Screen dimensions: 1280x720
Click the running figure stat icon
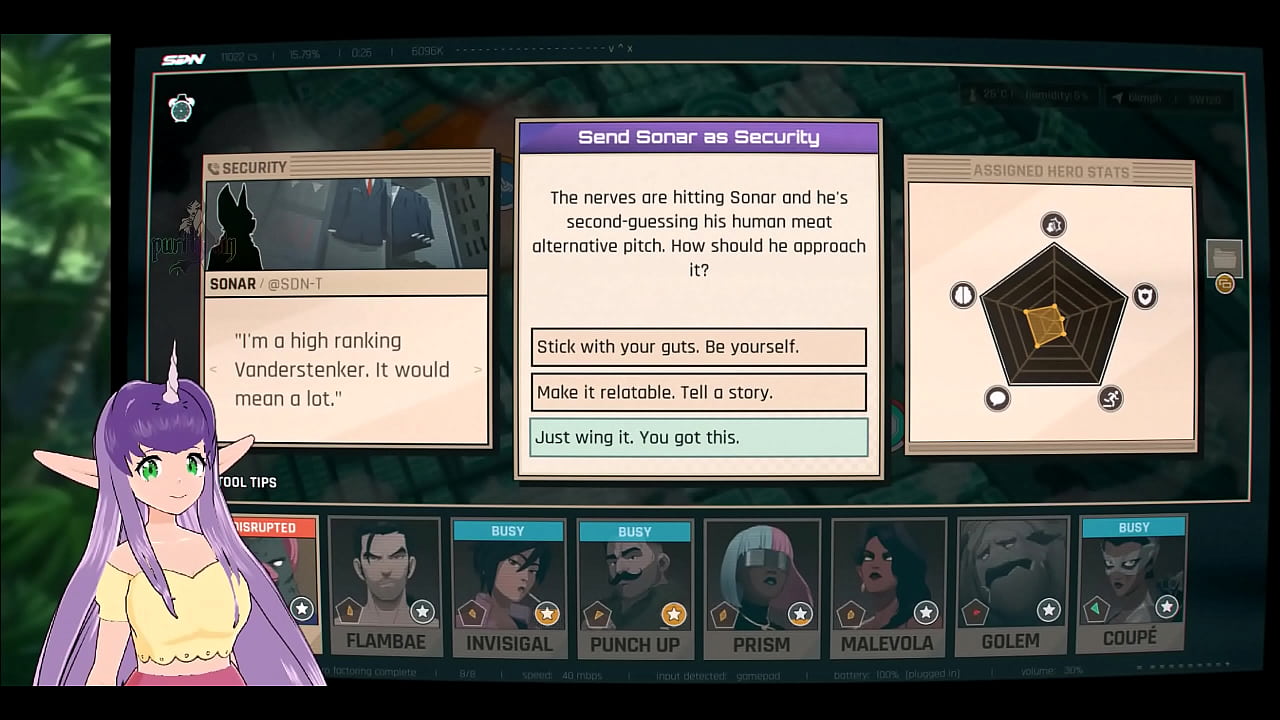(1110, 399)
